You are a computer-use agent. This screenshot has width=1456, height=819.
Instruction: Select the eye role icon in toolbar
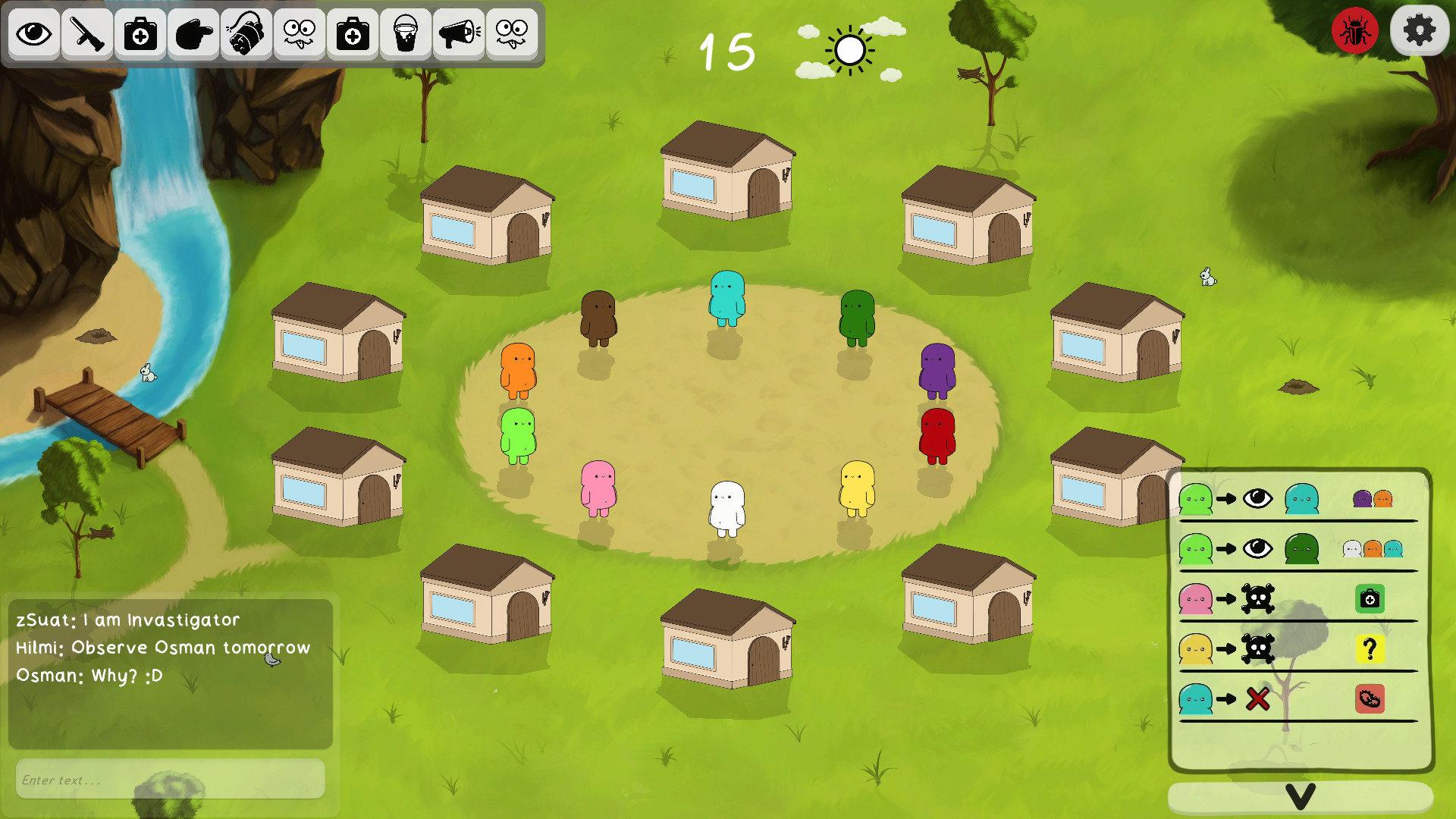[x=34, y=34]
